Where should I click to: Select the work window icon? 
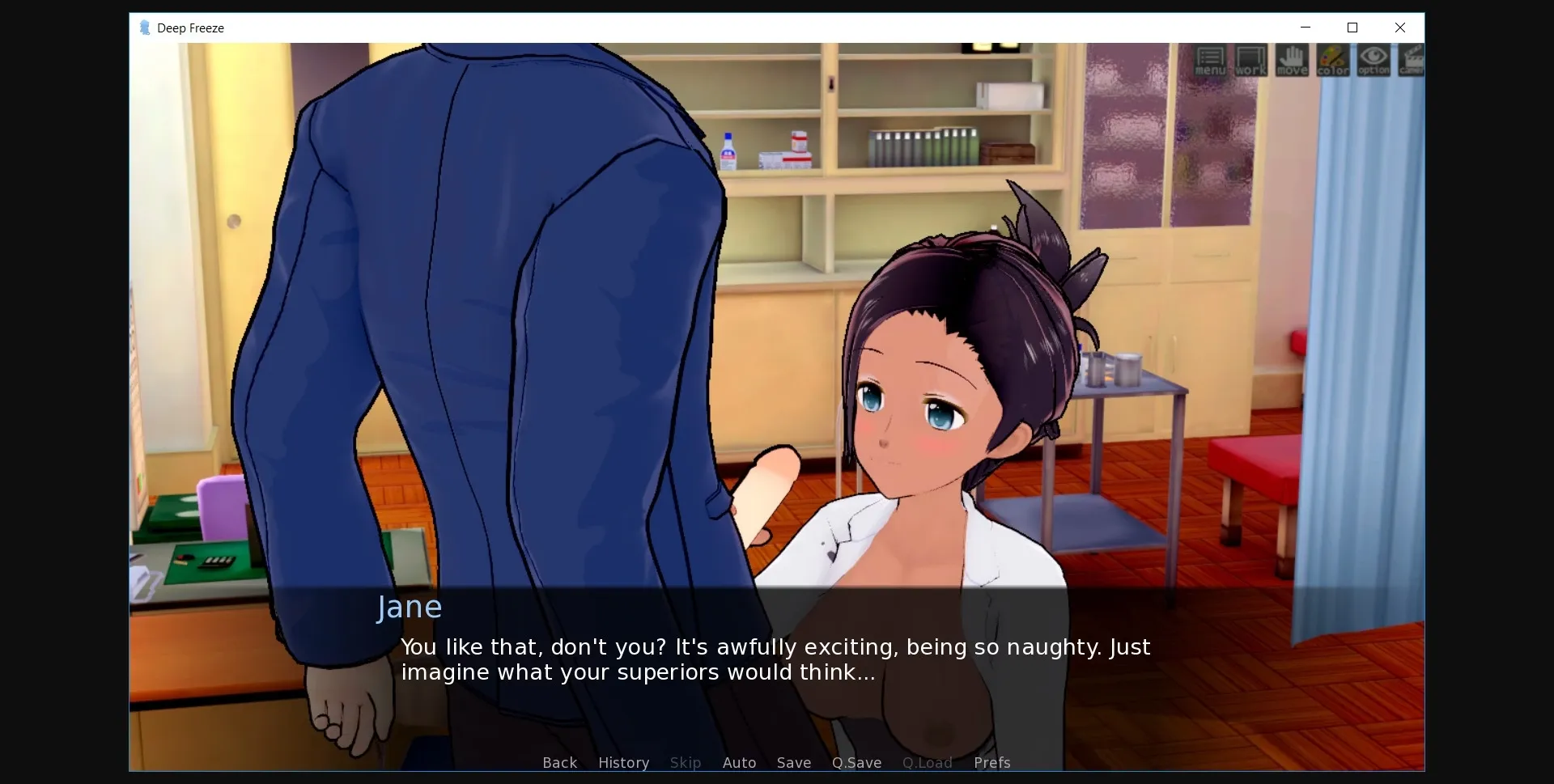point(1250,61)
